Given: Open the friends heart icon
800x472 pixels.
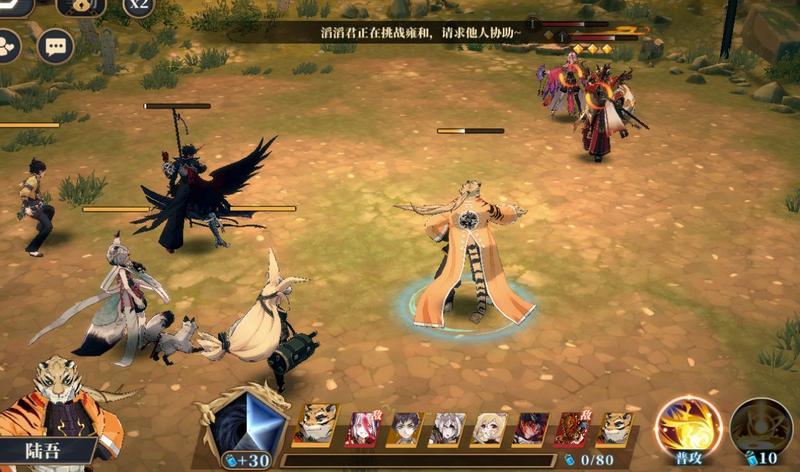Looking at the screenshot, I should point(8,46).
